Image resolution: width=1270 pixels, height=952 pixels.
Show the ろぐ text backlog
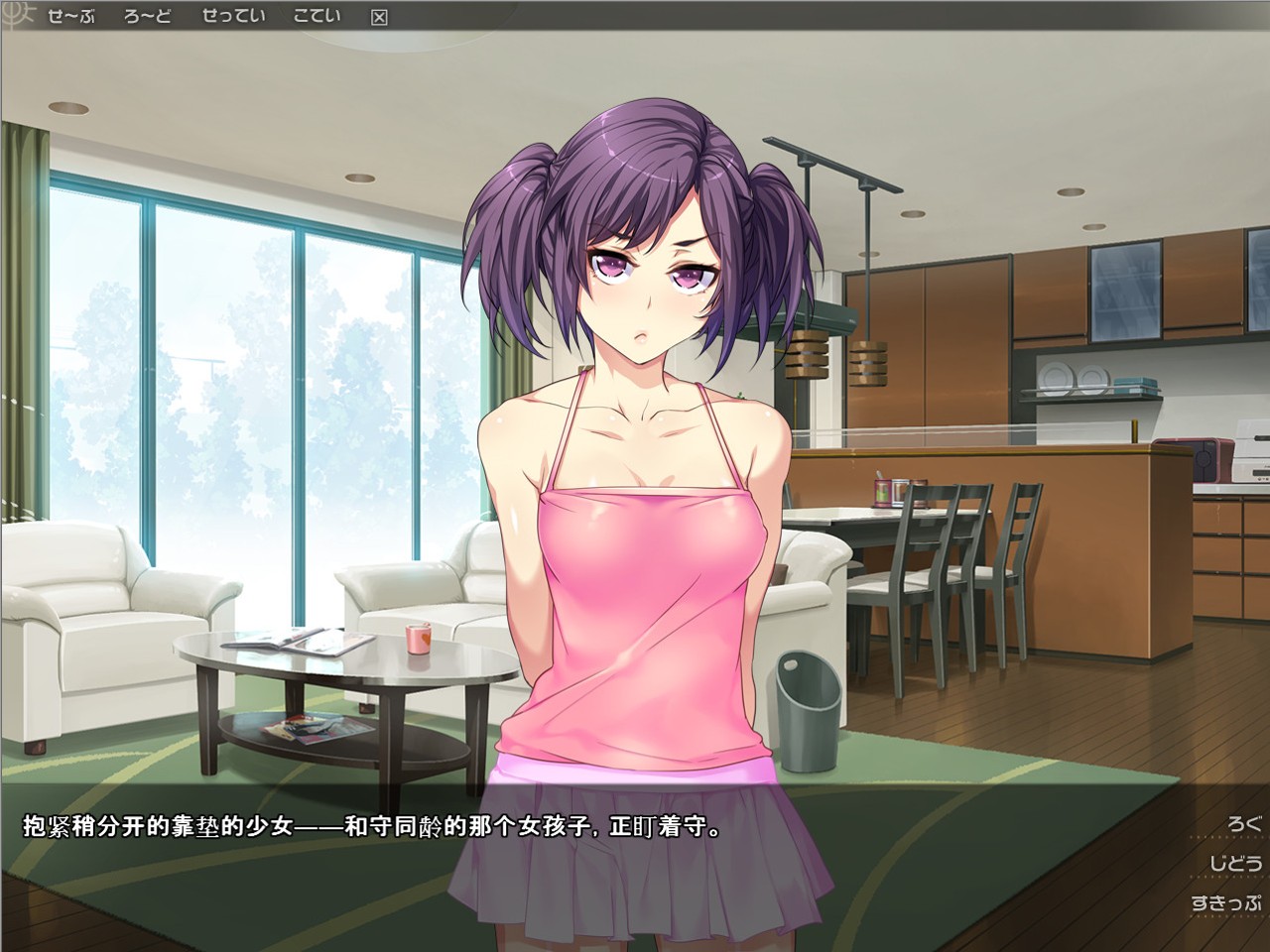click(1242, 823)
